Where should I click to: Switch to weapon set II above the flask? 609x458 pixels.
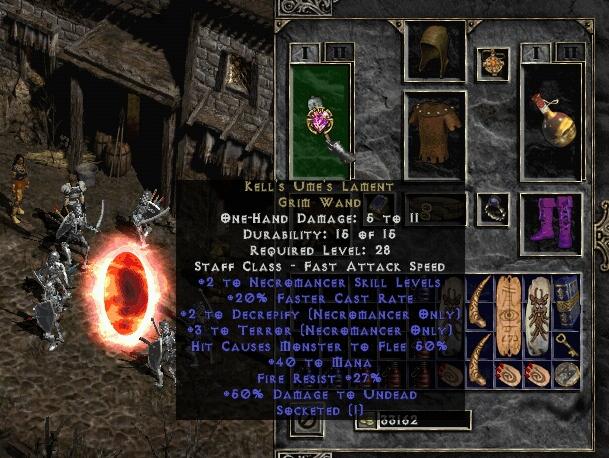569,52
